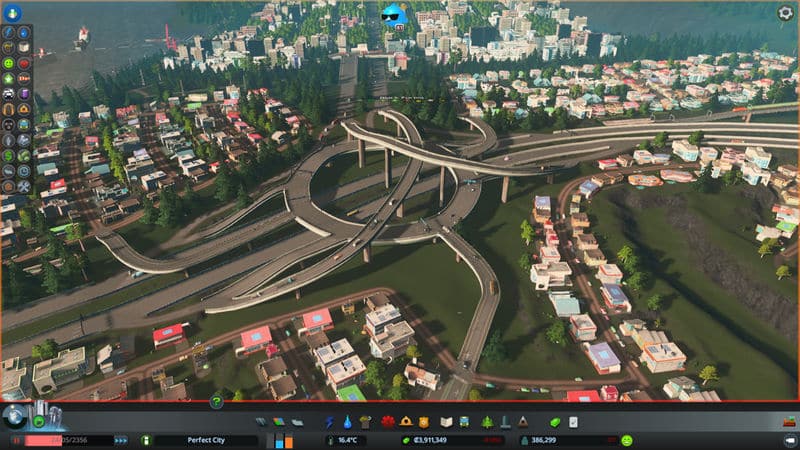800x450 pixels.
Task: Change game speed with the arrows button
Action: [x=121, y=440]
